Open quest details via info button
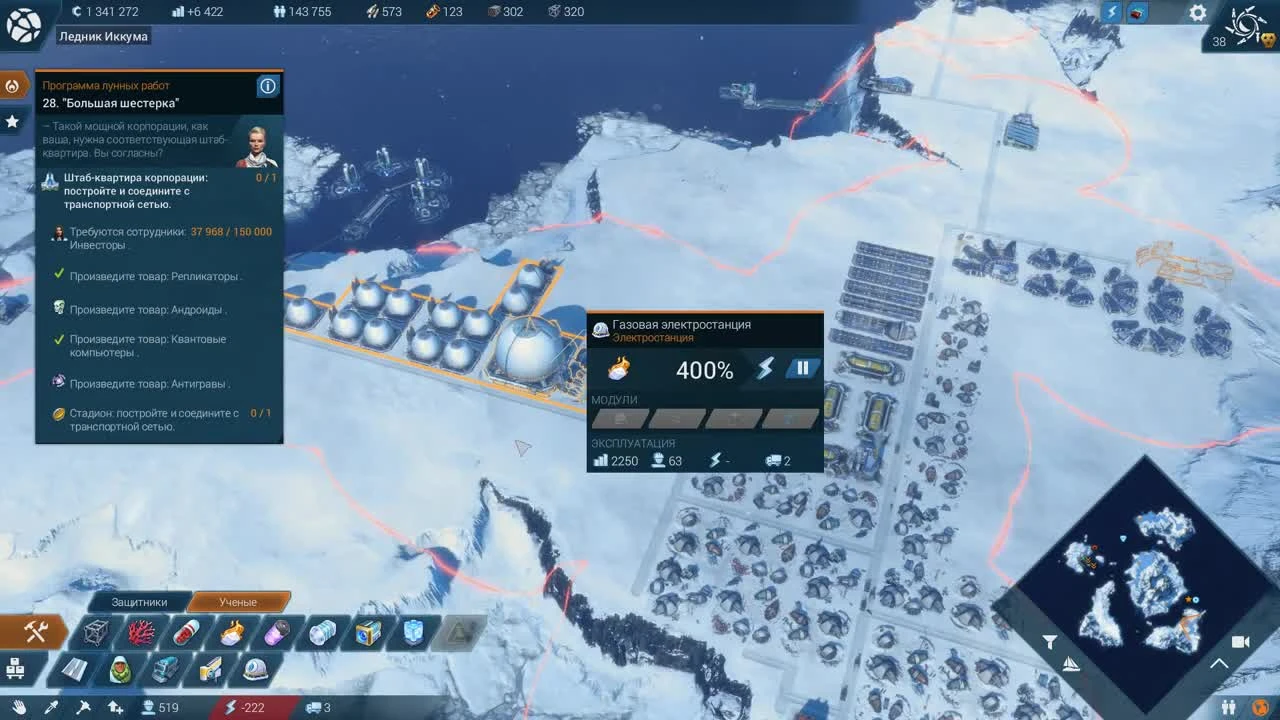The image size is (1280, 720). (x=267, y=86)
